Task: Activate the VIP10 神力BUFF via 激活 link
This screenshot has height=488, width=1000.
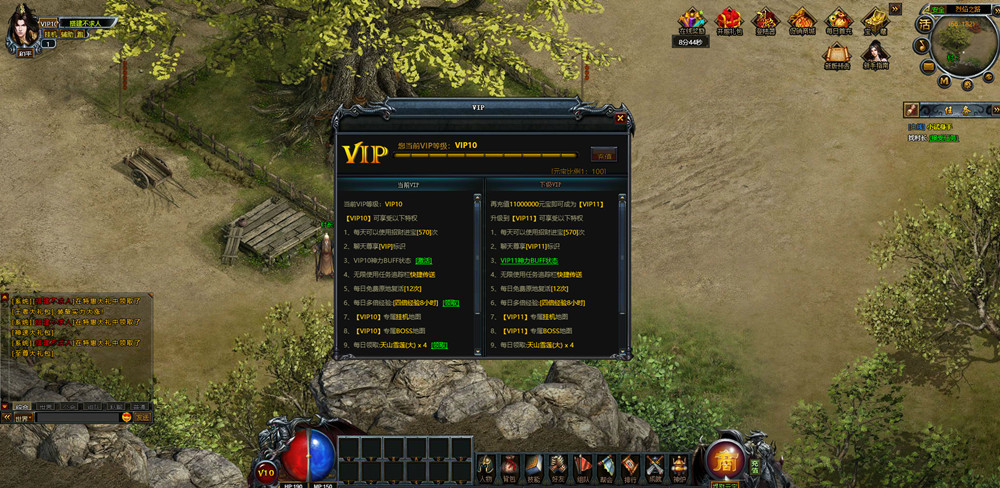Action: (x=424, y=260)
